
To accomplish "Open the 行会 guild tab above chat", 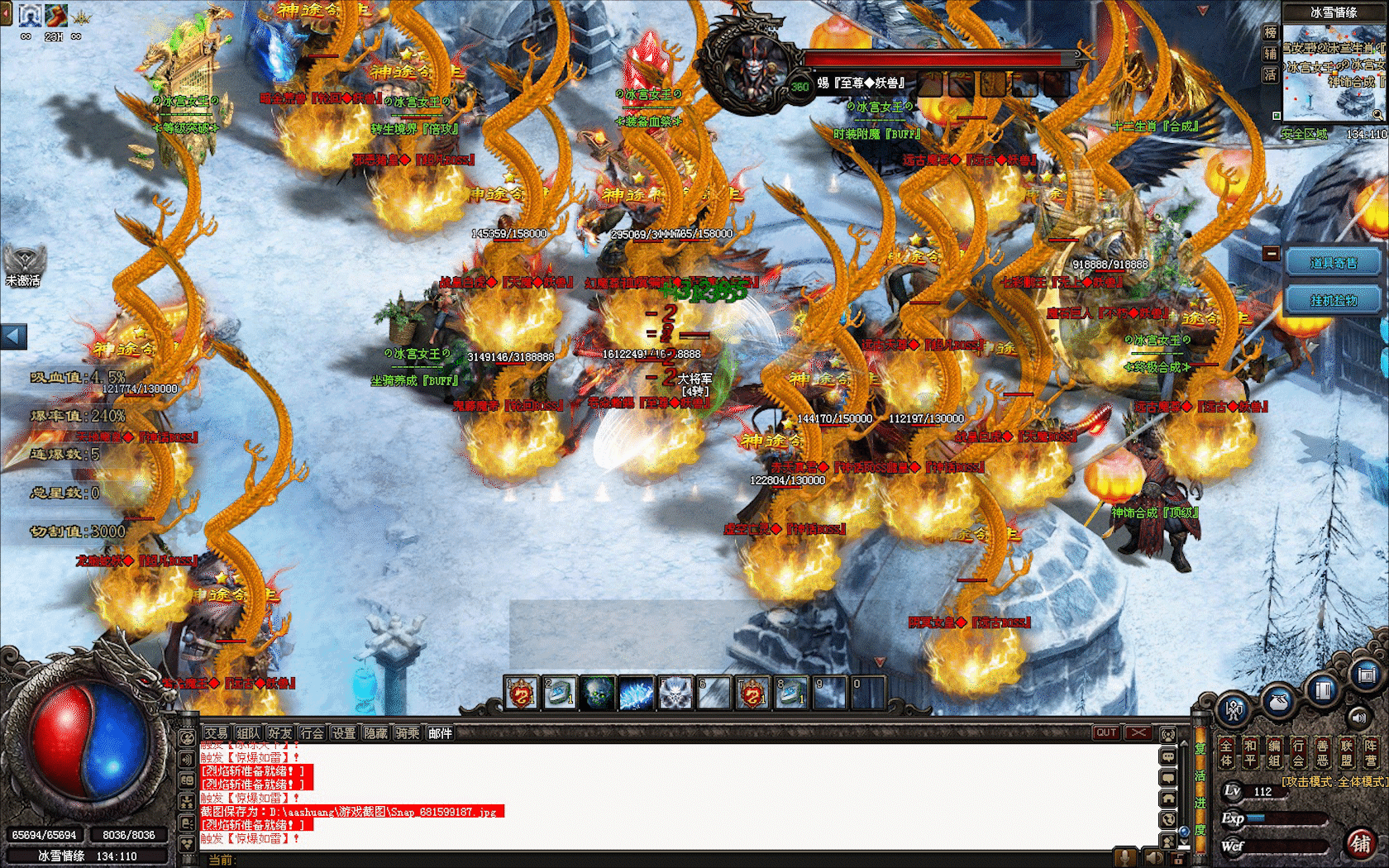I will click(x=313, y=733).
